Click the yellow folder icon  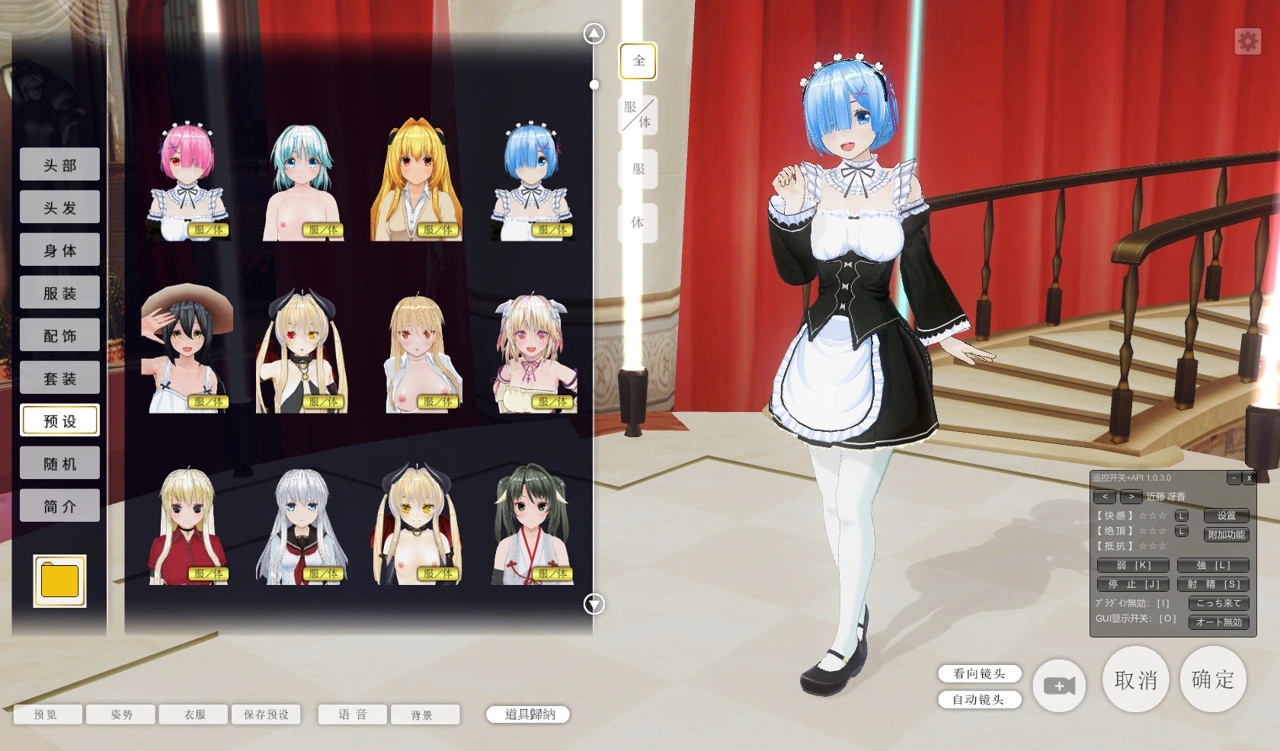click(x=60, y=581)
